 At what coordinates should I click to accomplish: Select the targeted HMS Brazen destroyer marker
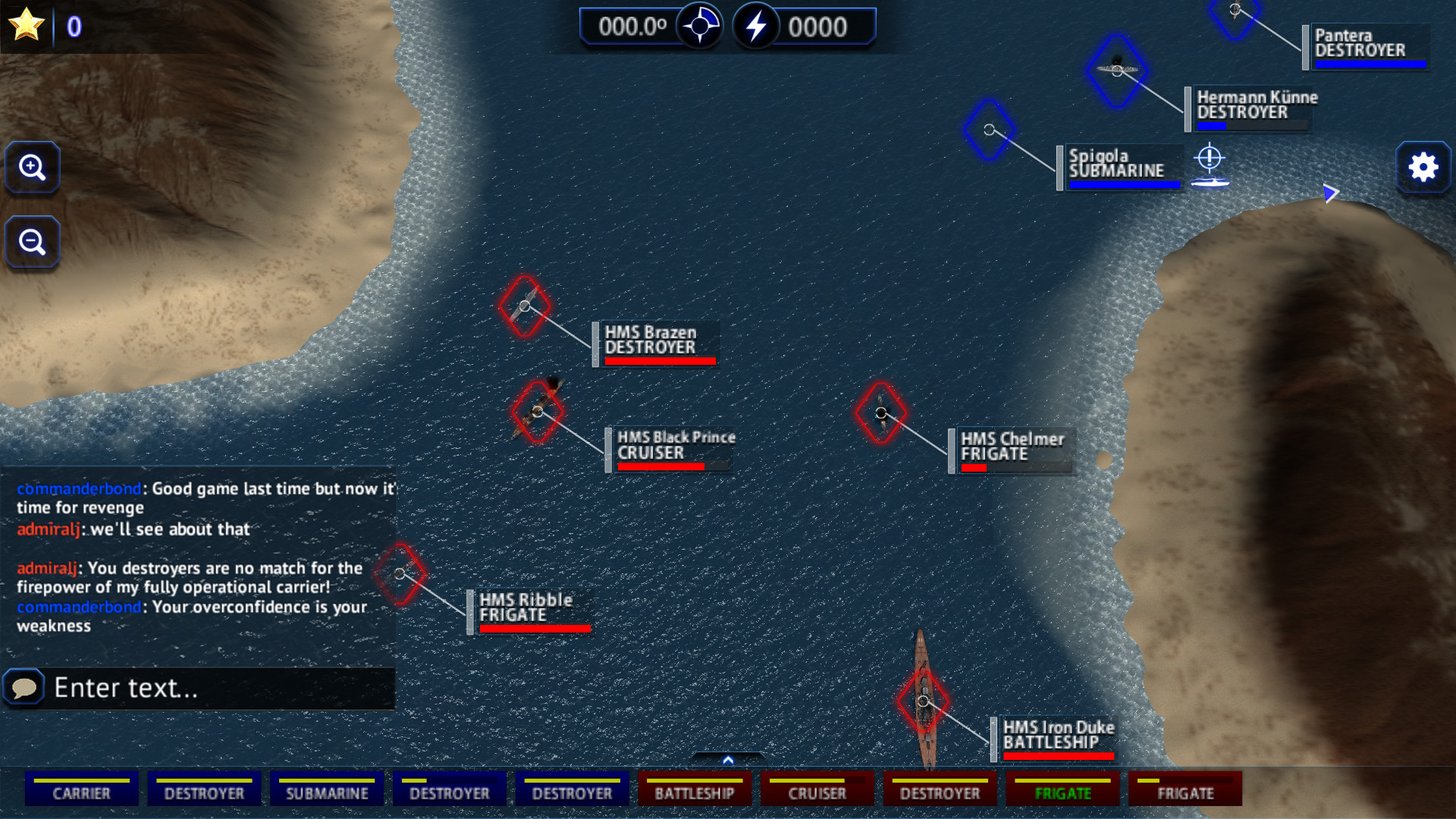click(526, 306)
